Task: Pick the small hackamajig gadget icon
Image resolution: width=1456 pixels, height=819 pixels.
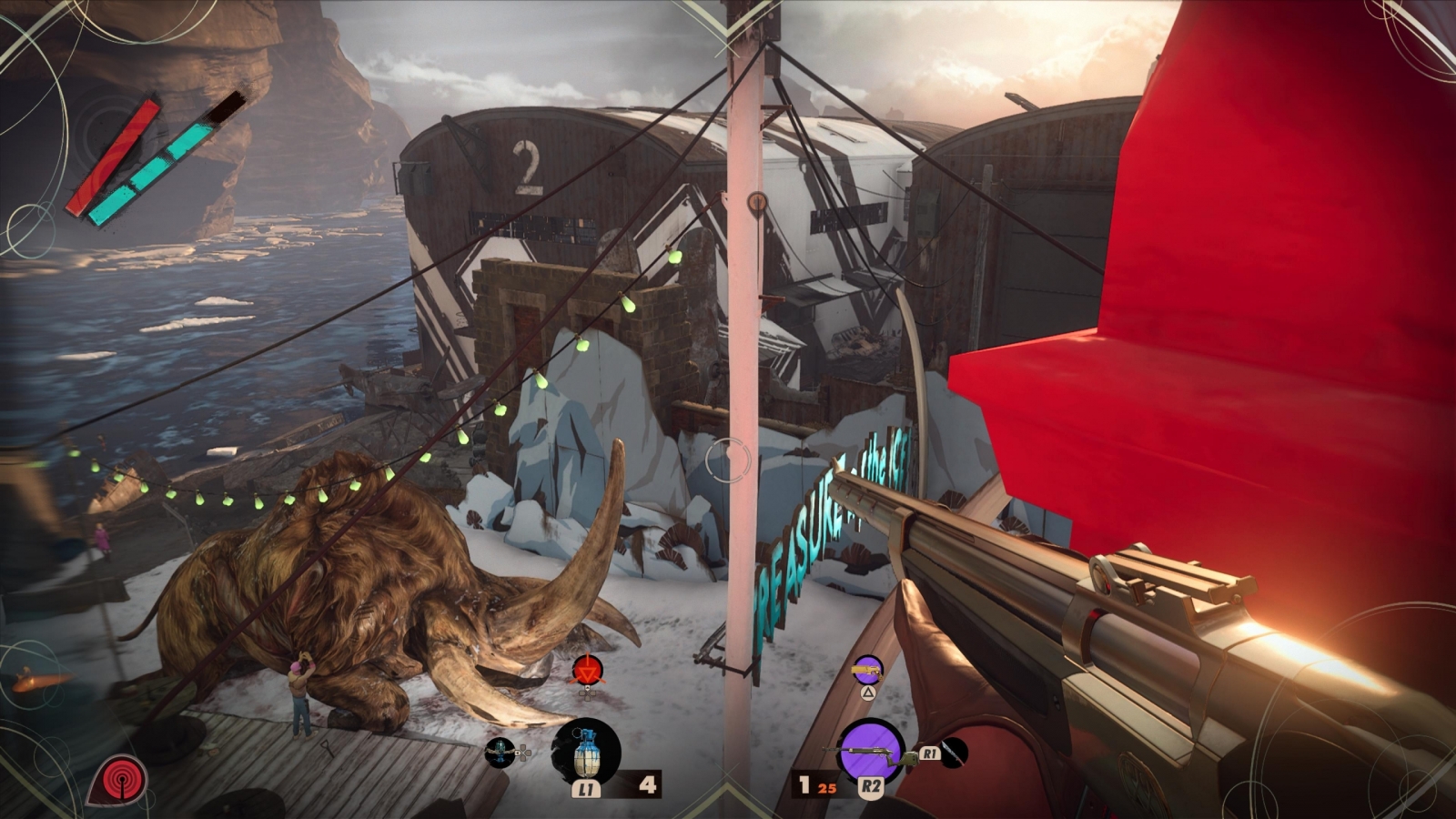Action: pyautogui.click(x=500, y=752)
